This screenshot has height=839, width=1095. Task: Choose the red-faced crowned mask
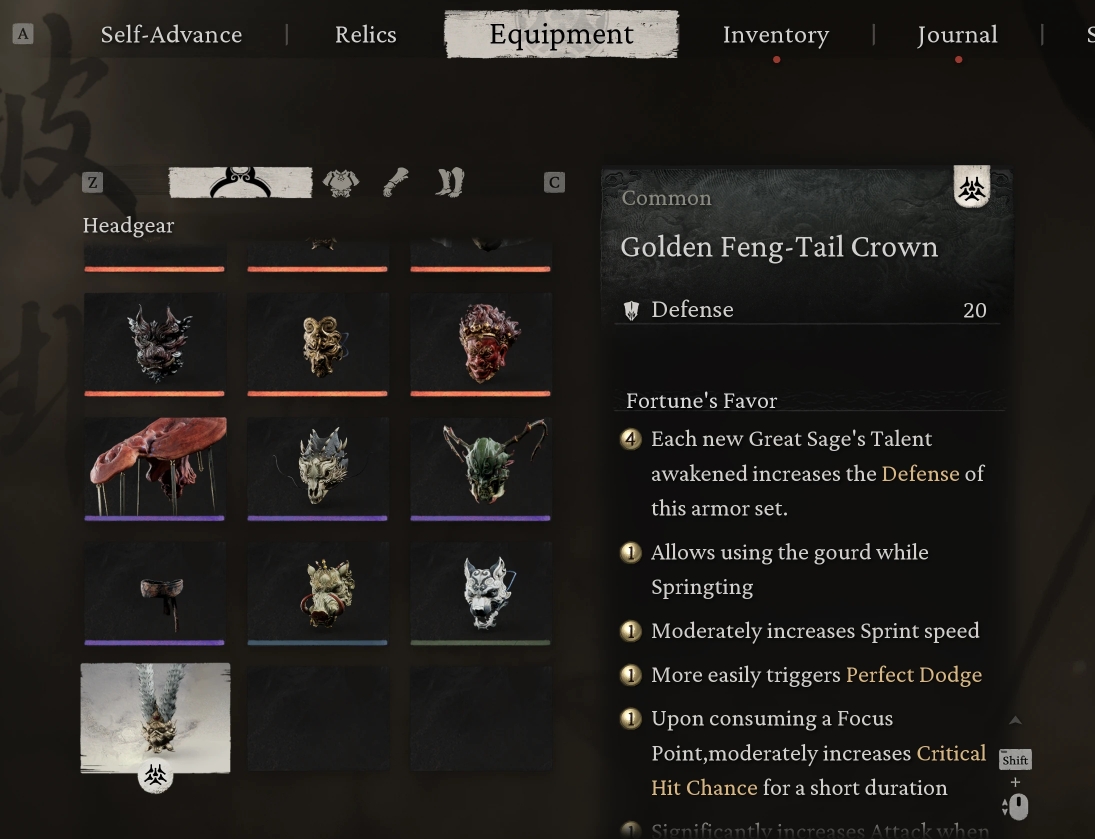481,343
